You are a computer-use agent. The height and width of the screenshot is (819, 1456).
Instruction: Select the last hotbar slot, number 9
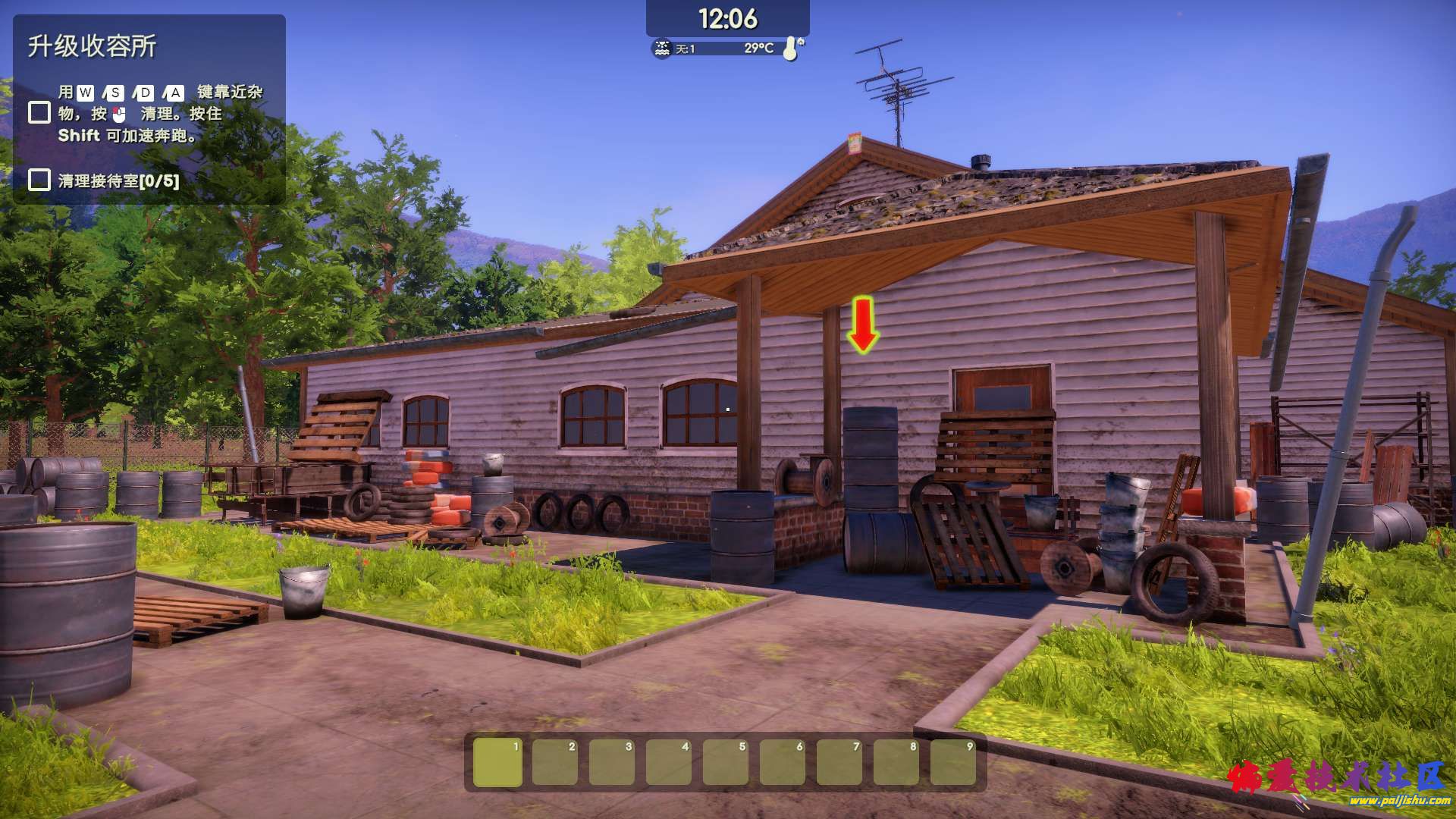coord(952,762)
